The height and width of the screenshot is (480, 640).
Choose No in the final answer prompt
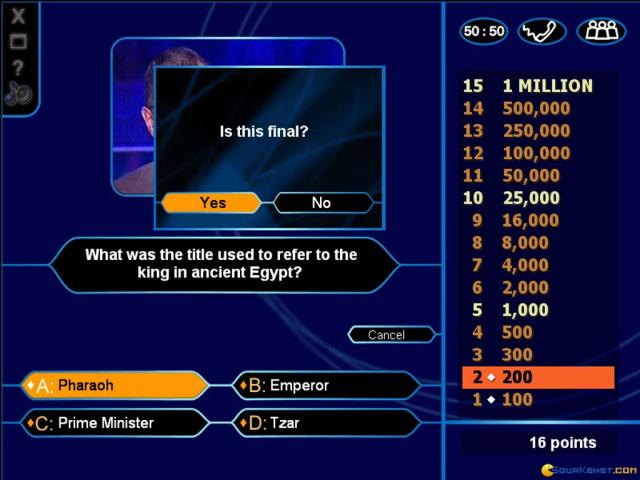[x=321, y=203]
